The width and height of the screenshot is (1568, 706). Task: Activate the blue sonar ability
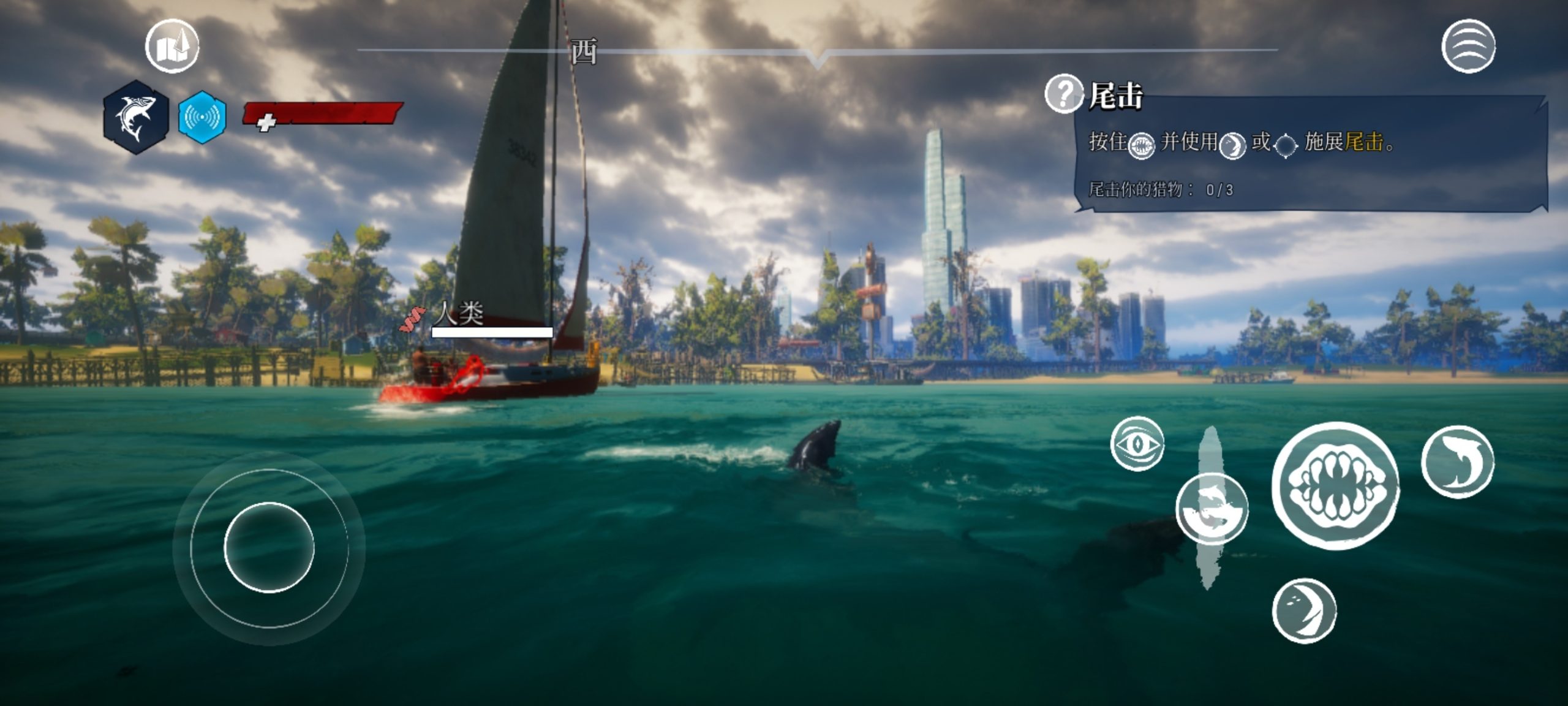pos(202,116)
